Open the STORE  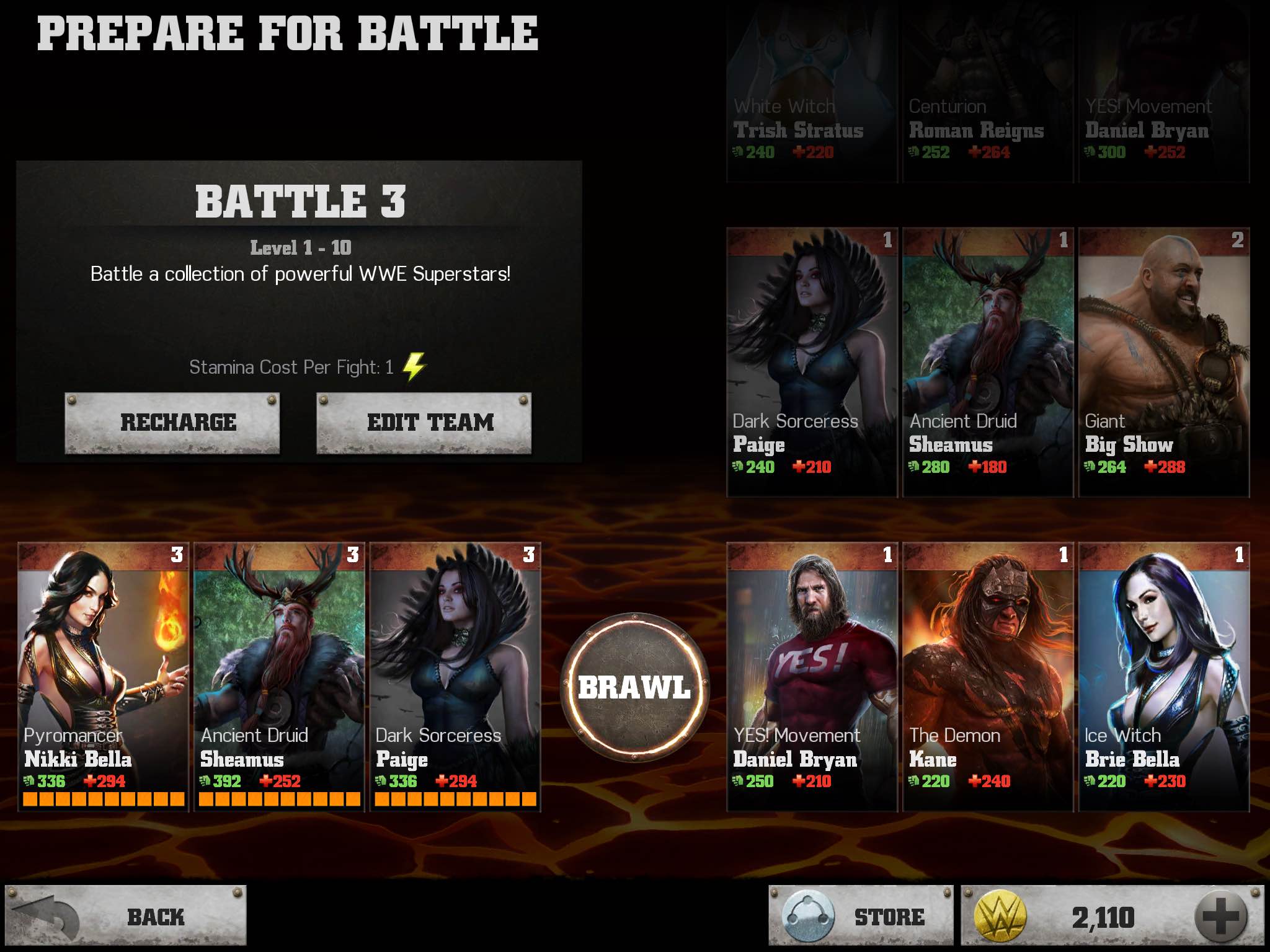pos(861,917)
